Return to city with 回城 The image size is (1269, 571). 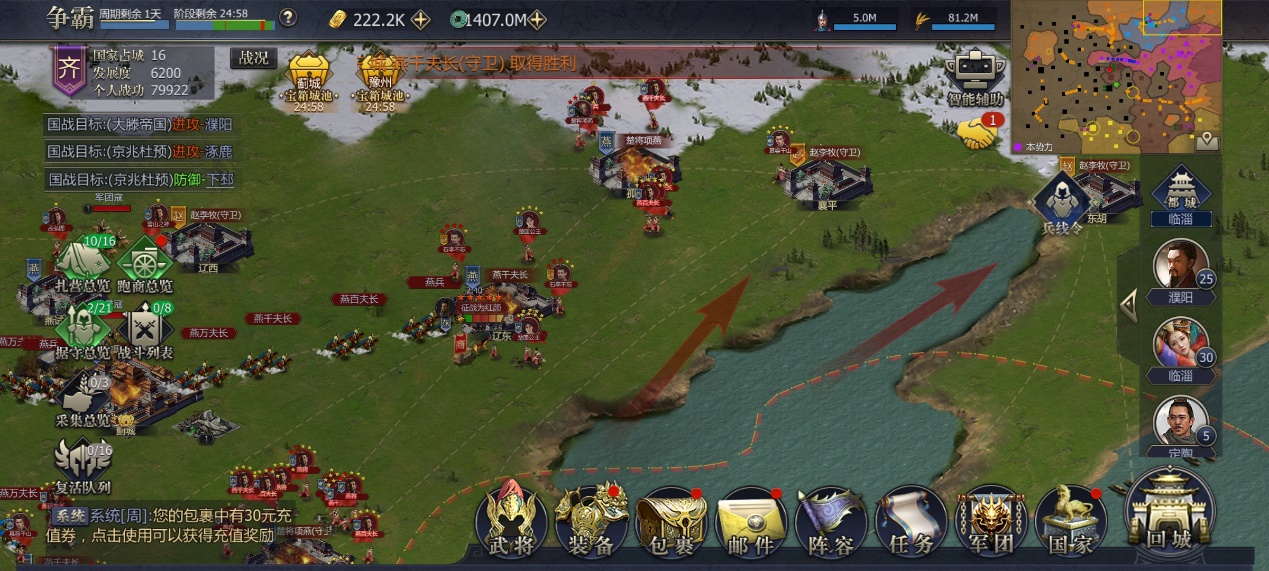click(x=1169, y=512)
